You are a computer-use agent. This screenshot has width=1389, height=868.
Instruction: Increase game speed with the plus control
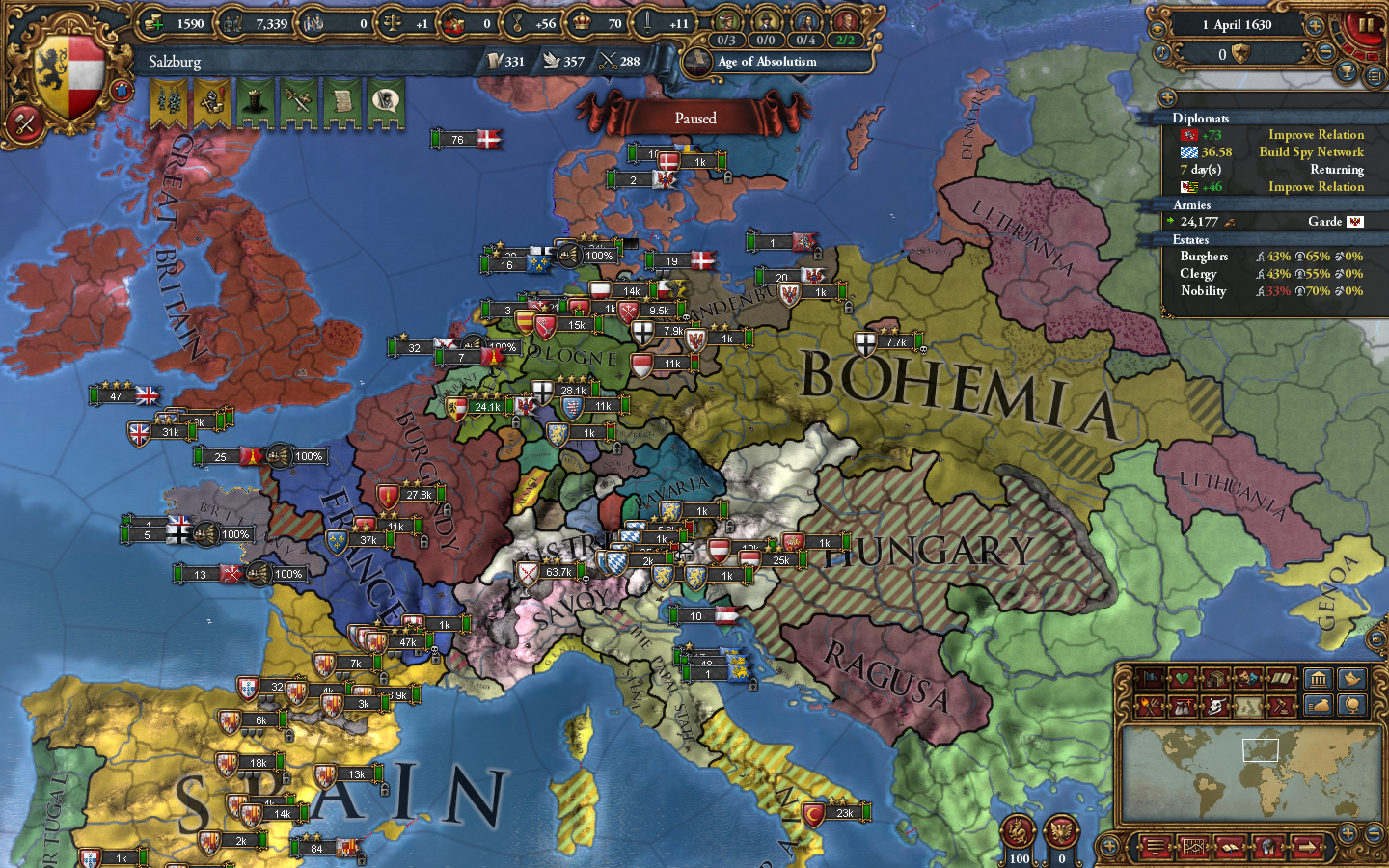point(1314,27)
